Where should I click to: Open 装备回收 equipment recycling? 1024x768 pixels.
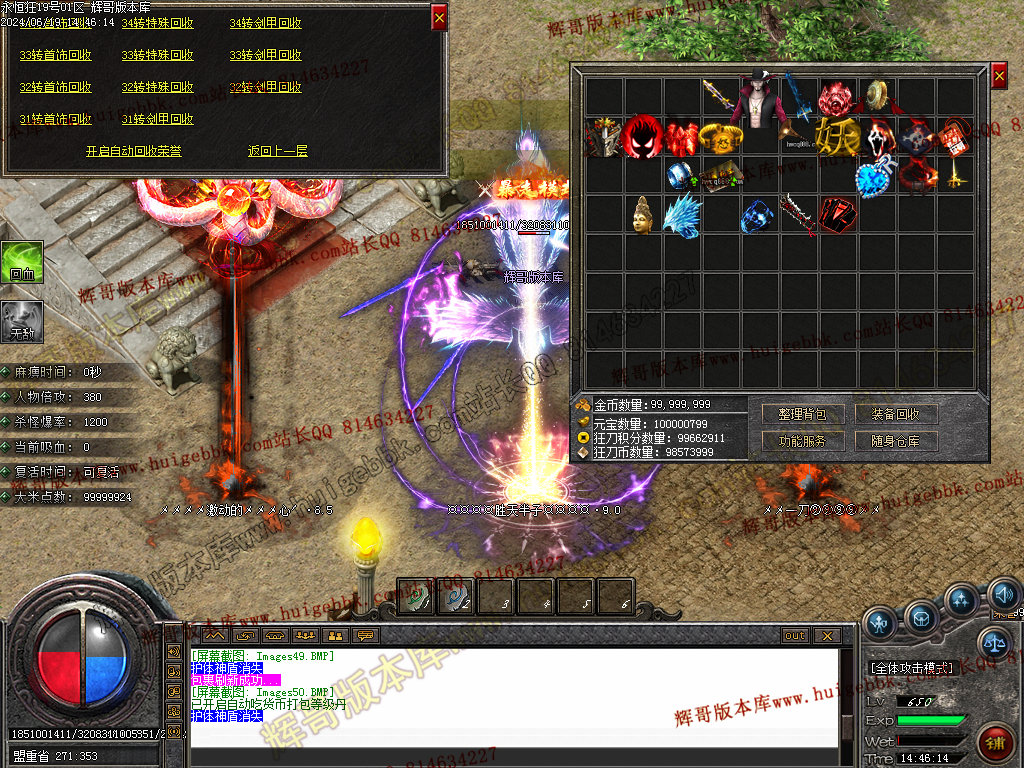(x=895, y=414)
